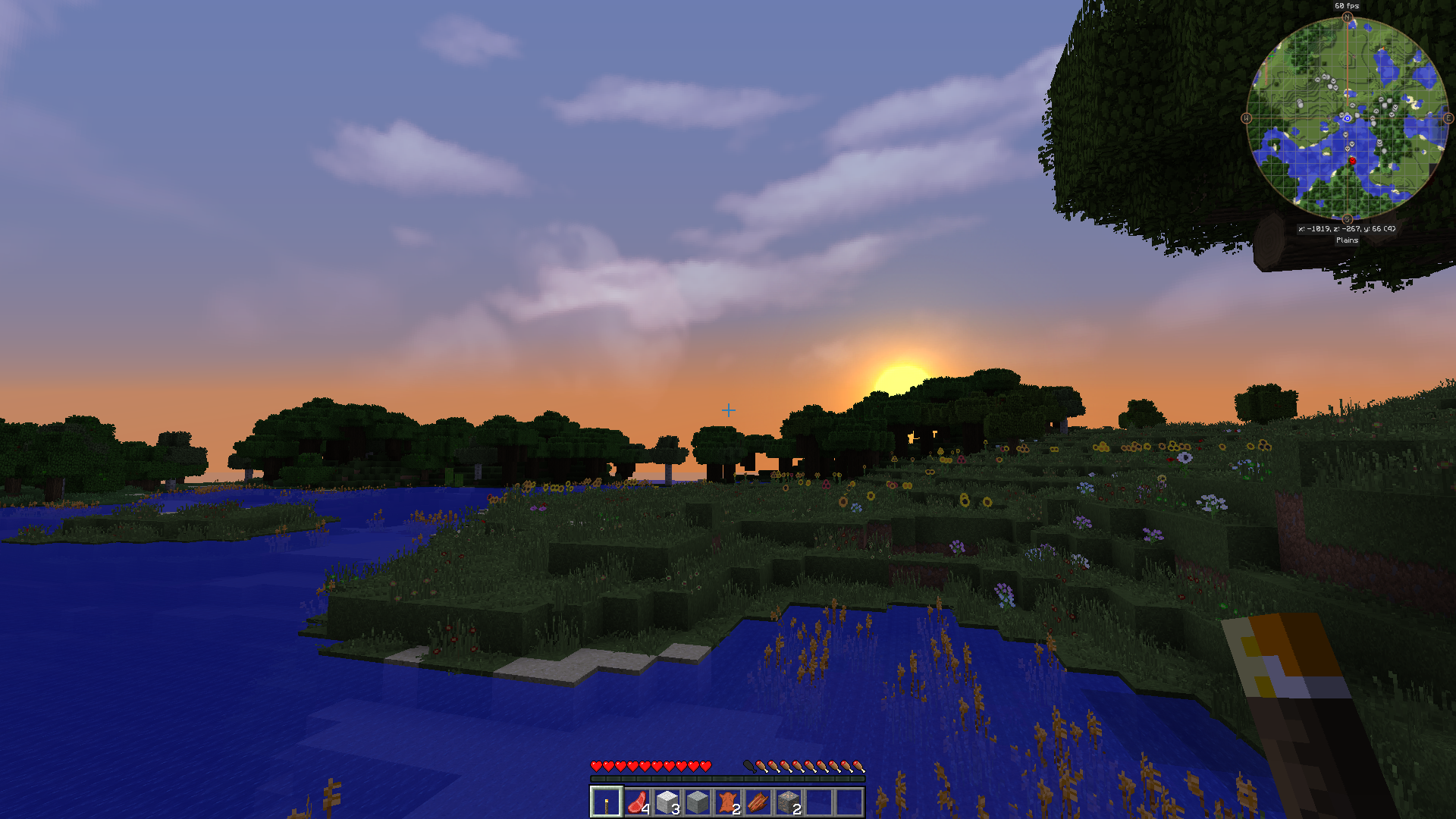The height and width of the screenshot is (819, 1456).
Task: Select the gravel stack of two
Action: pyautogui.click(x=789, y=801)
